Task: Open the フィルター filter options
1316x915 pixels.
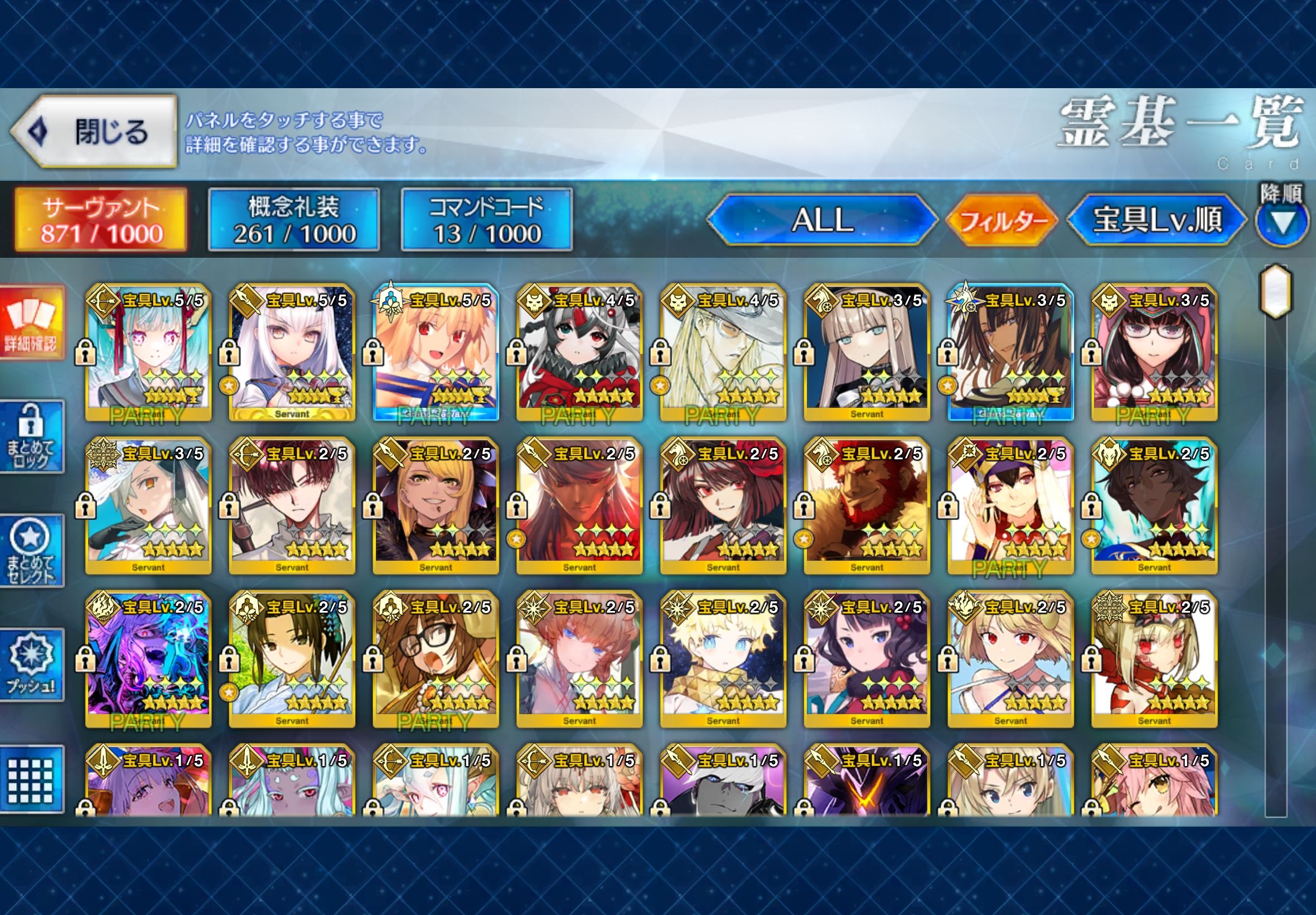Action: pos(1002,221)
